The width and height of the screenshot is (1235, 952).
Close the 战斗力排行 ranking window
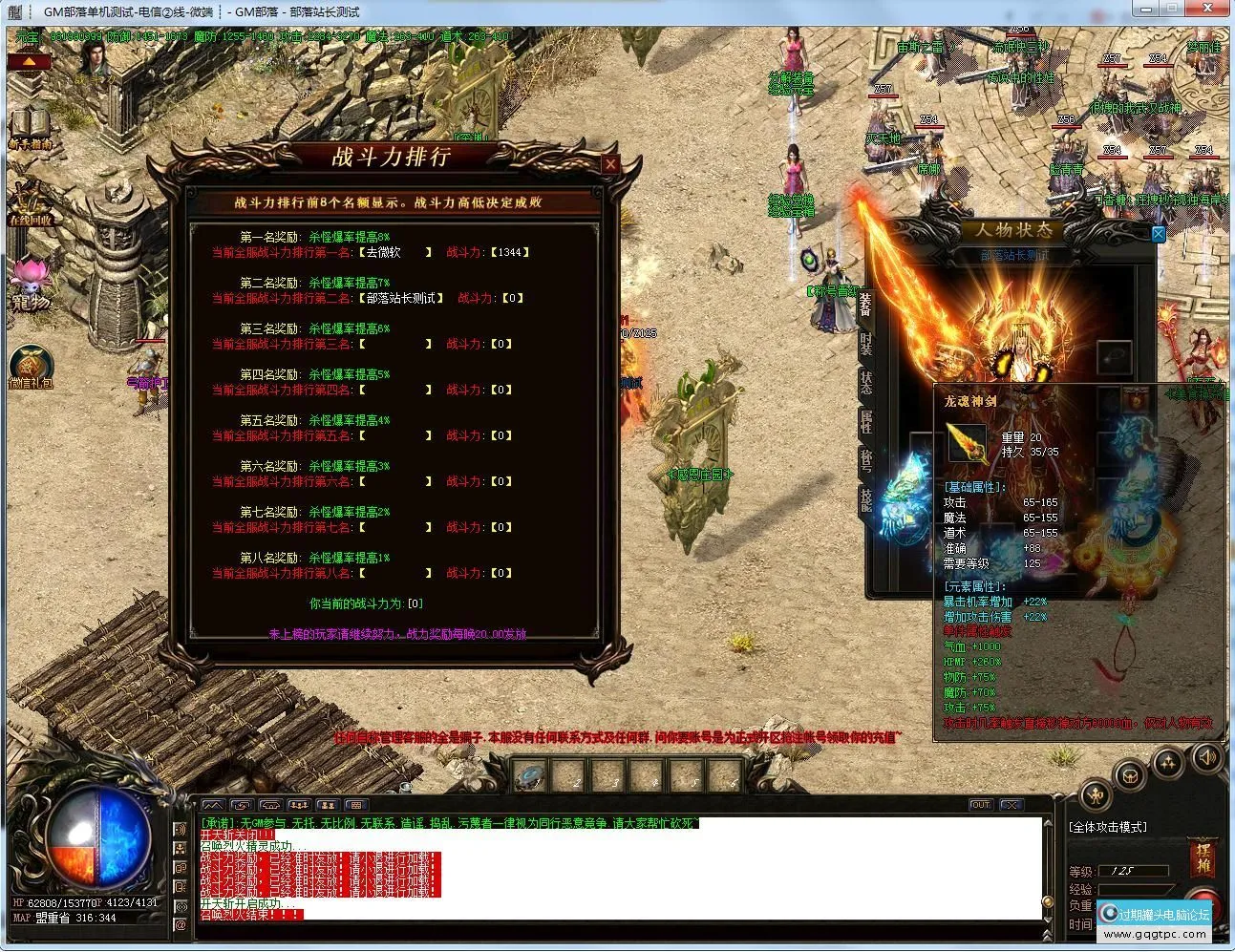(x=610, y=164)
